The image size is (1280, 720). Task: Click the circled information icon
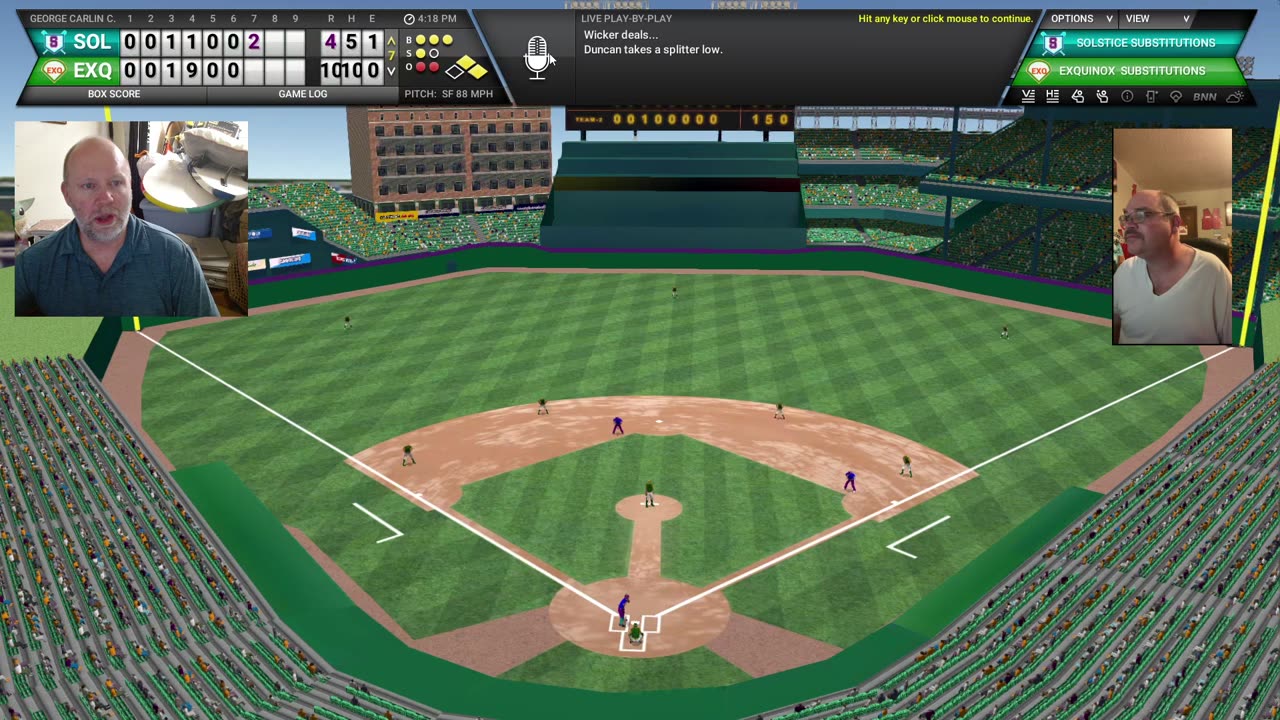pyautogui.click(x=1127, y=96)
